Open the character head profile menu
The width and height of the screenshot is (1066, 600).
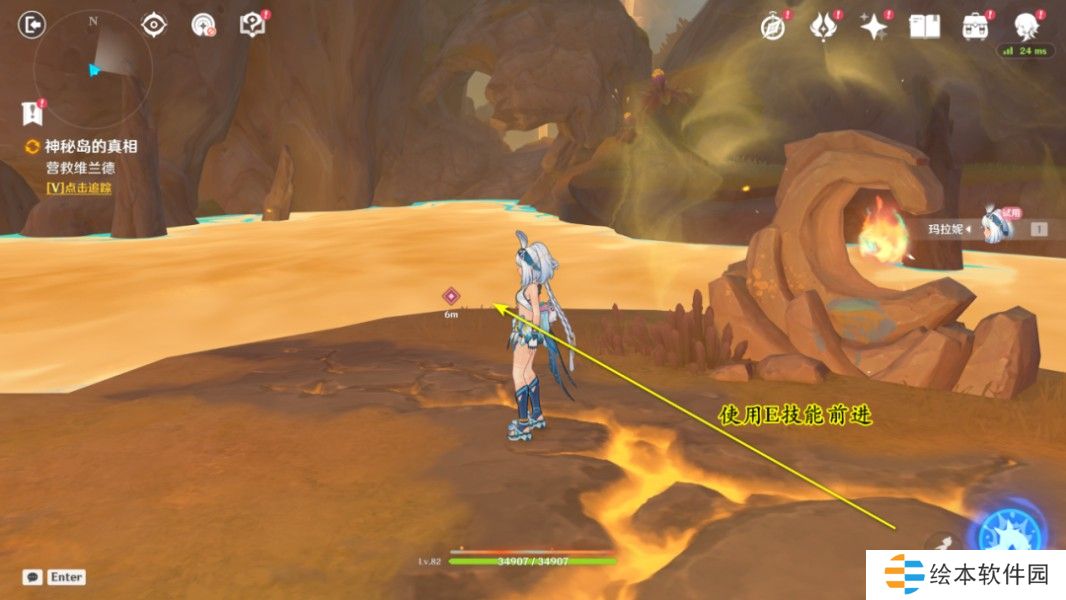click(x=1026, y=27)
